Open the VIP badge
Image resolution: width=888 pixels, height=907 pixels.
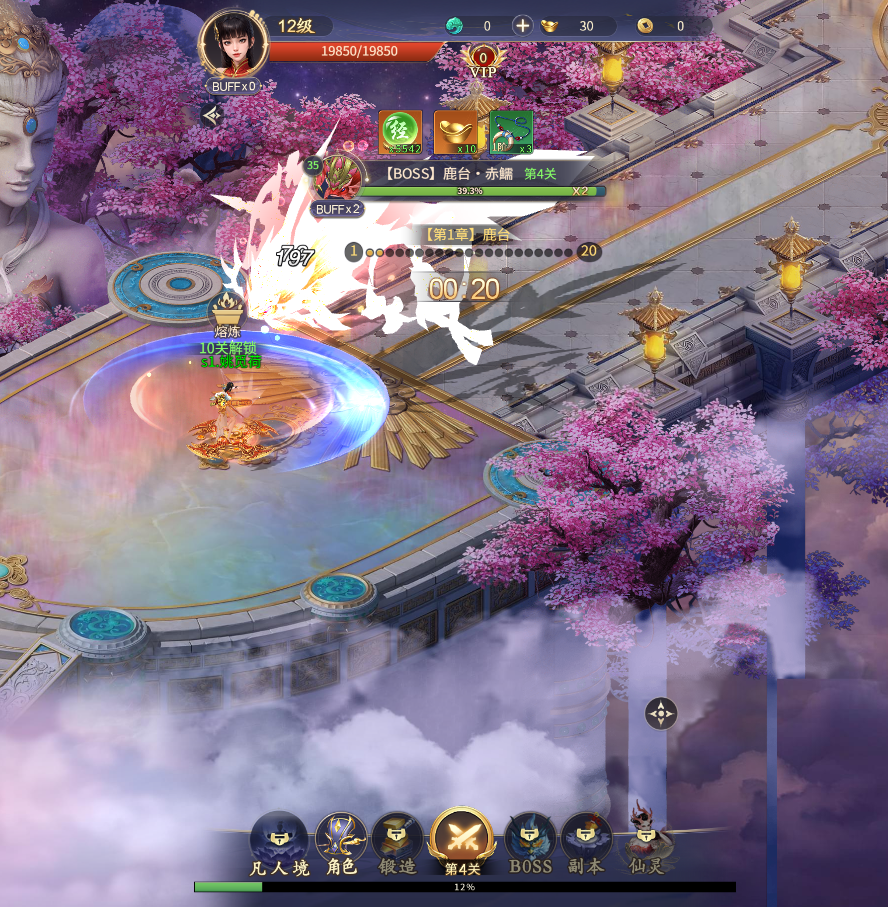pos(483,61)
